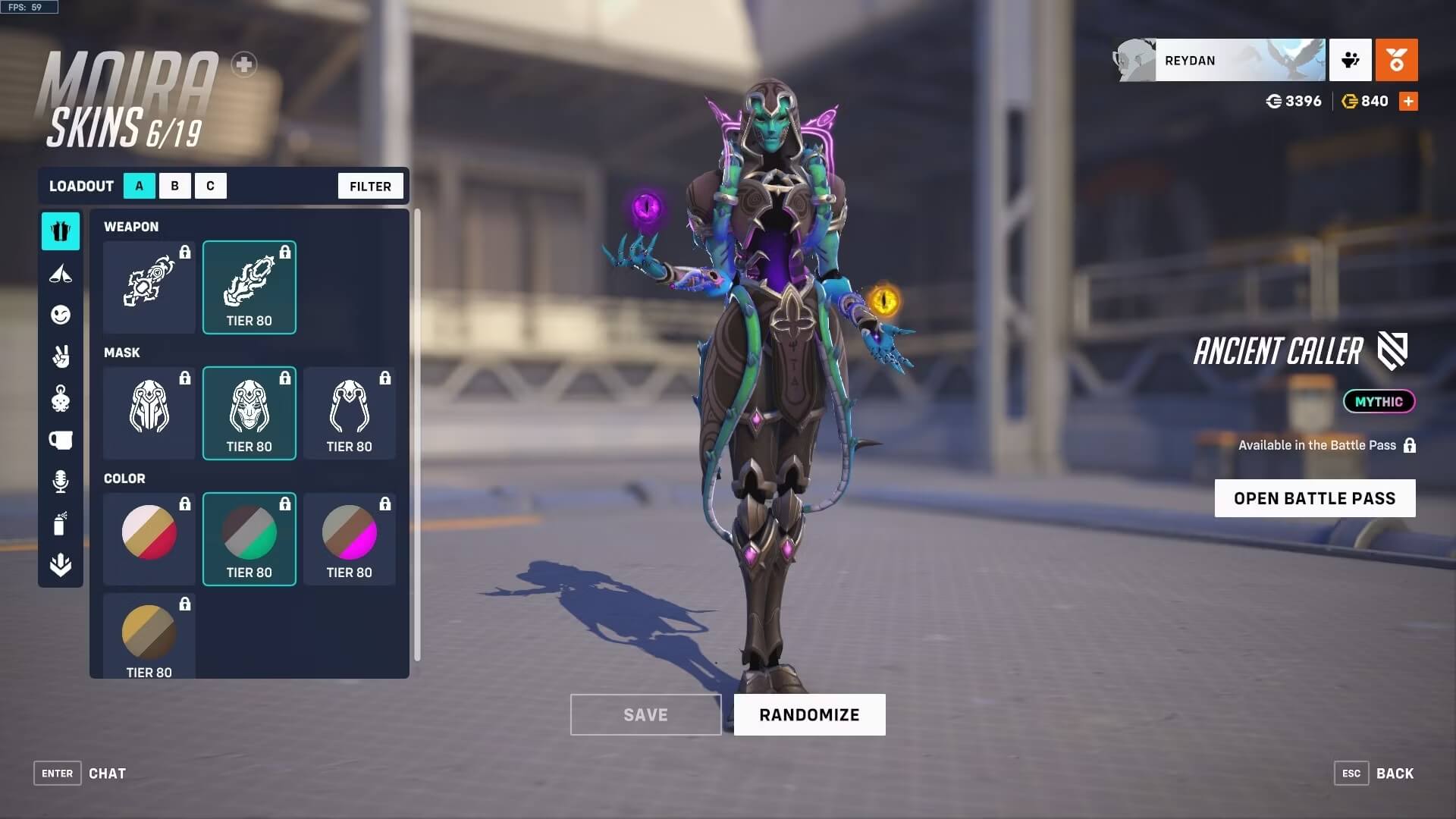Image resolution: width=1456 pixels, height=819 pixels.
Task: Select the Tier 80 weapon variant
Action: pyautogui.click(x=249, y=287)
